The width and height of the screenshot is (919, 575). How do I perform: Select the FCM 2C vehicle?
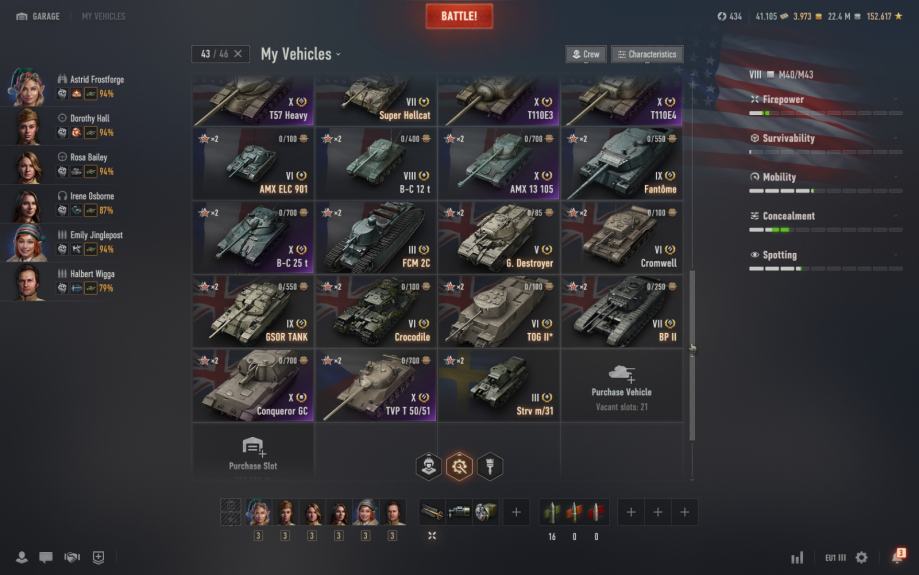[376, 237]
